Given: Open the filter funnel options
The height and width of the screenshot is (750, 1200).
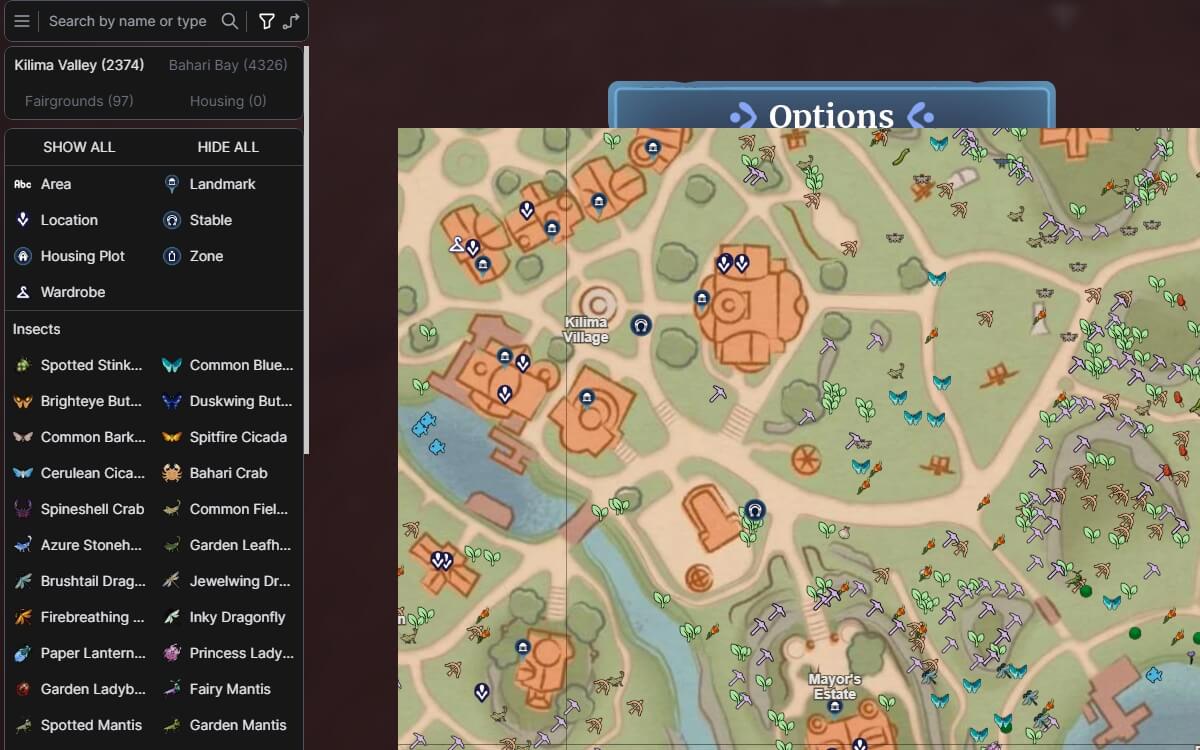Looking at the screenshot, I should 266,21.
